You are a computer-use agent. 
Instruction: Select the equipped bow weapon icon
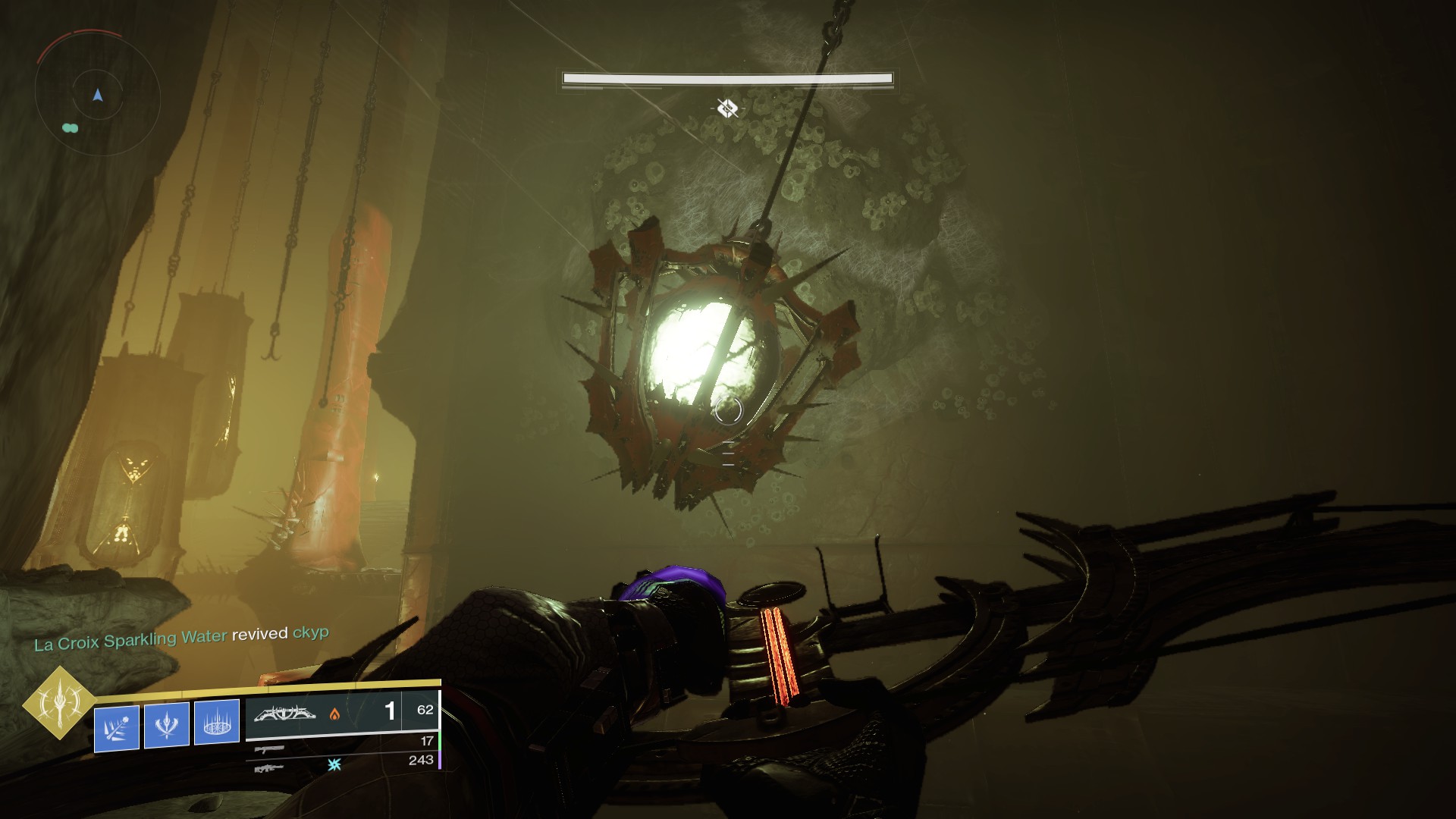(284, 714)
